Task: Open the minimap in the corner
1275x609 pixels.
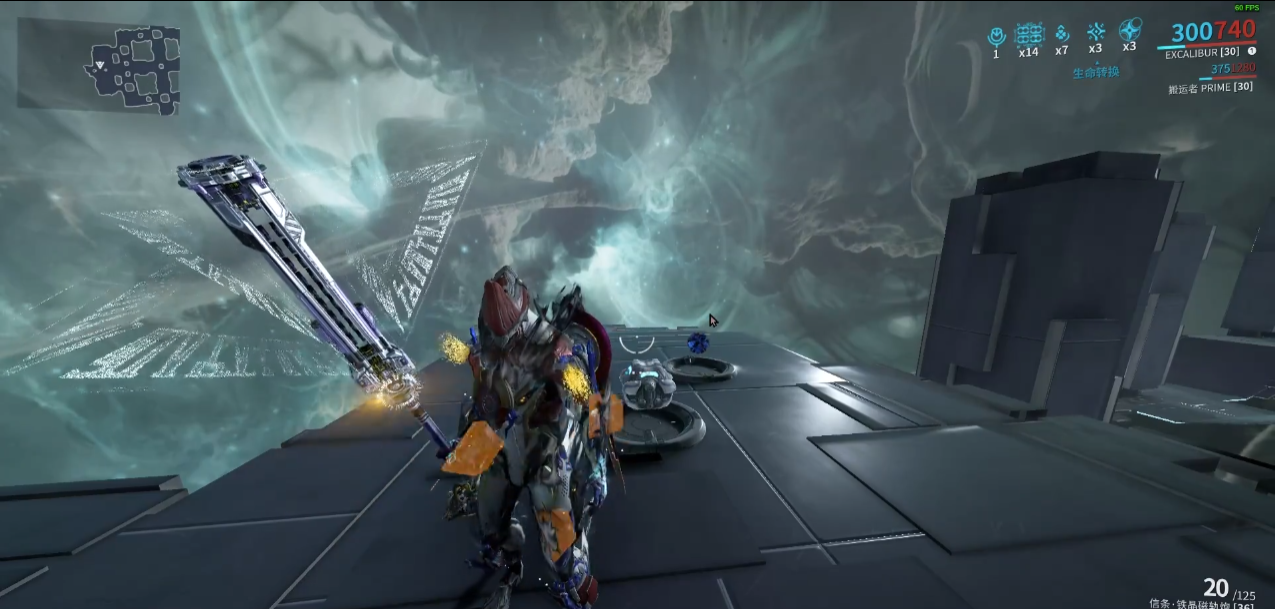Action: (x=100, y=64)
